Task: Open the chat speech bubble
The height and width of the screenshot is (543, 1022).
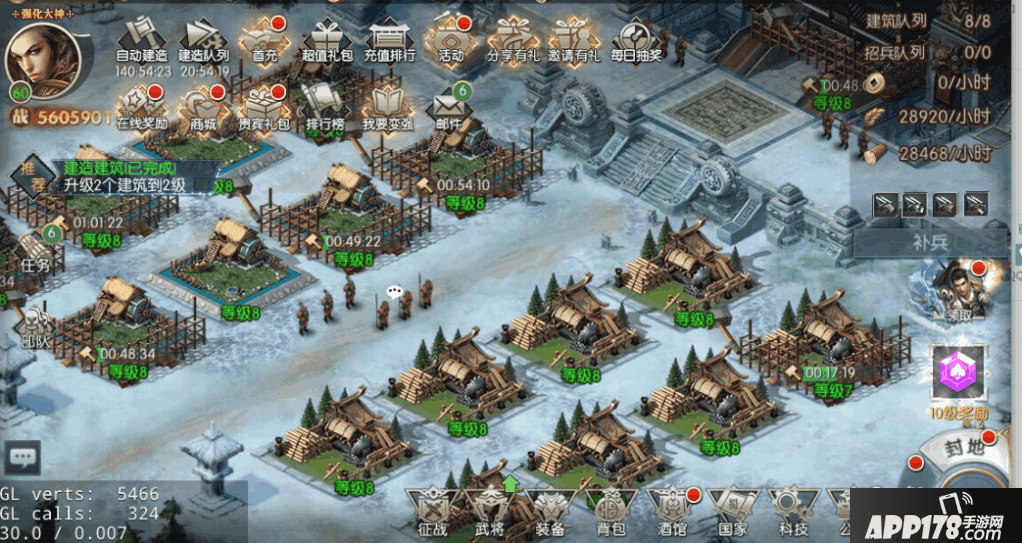Action: [x=22, y=458]
